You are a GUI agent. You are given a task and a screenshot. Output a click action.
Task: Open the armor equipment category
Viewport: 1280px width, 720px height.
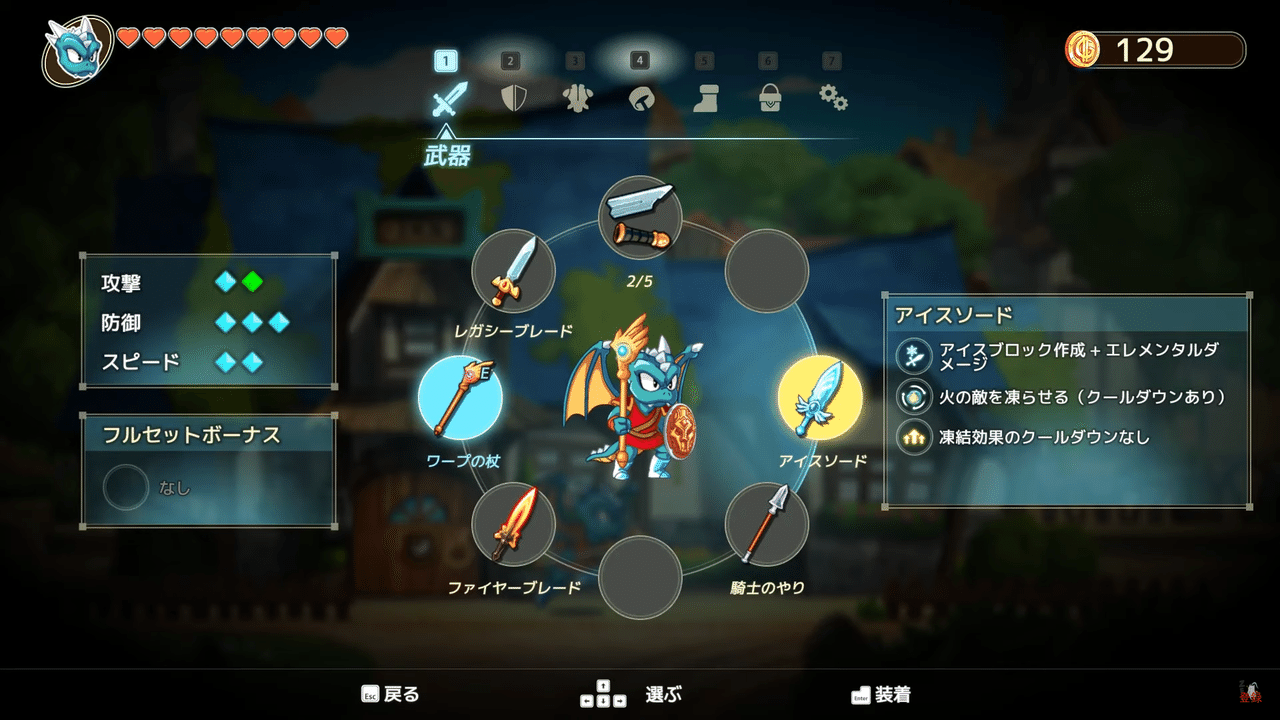[x=575, y=99]
